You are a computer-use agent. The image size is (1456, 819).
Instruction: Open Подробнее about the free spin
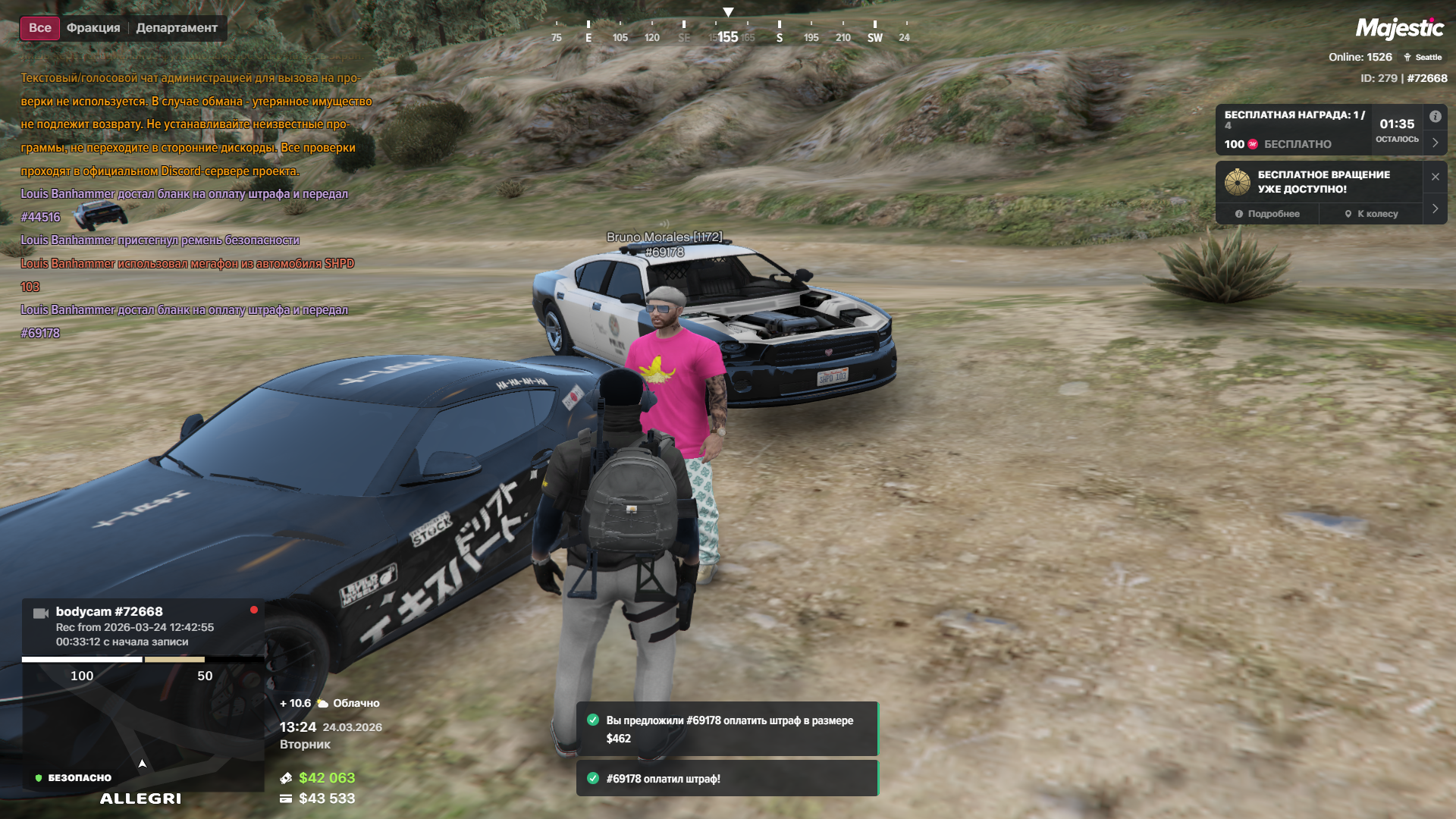[x=1267, y=214]
